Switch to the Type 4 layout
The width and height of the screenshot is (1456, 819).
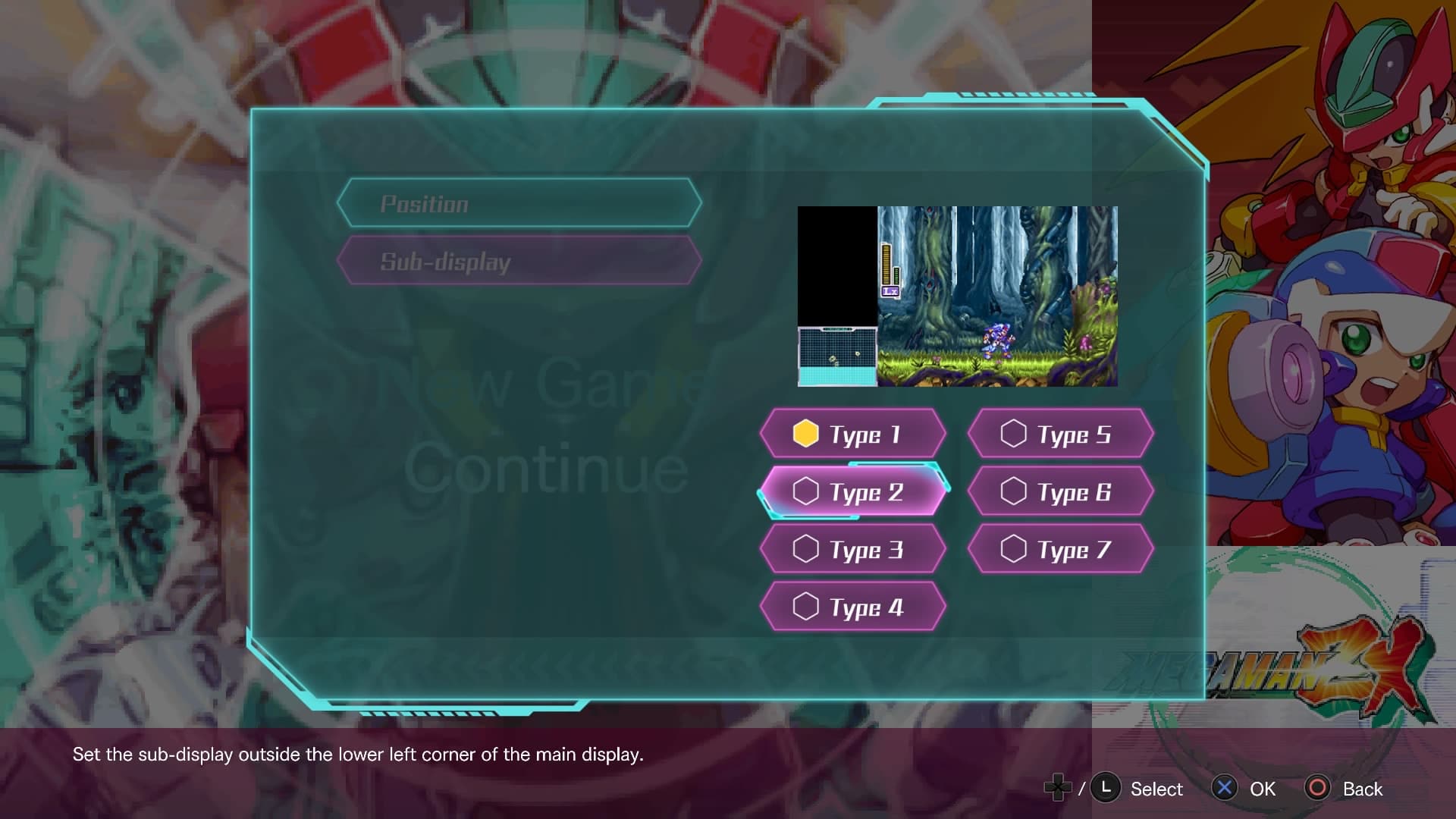pyautogui.click(x=853, y=607)
